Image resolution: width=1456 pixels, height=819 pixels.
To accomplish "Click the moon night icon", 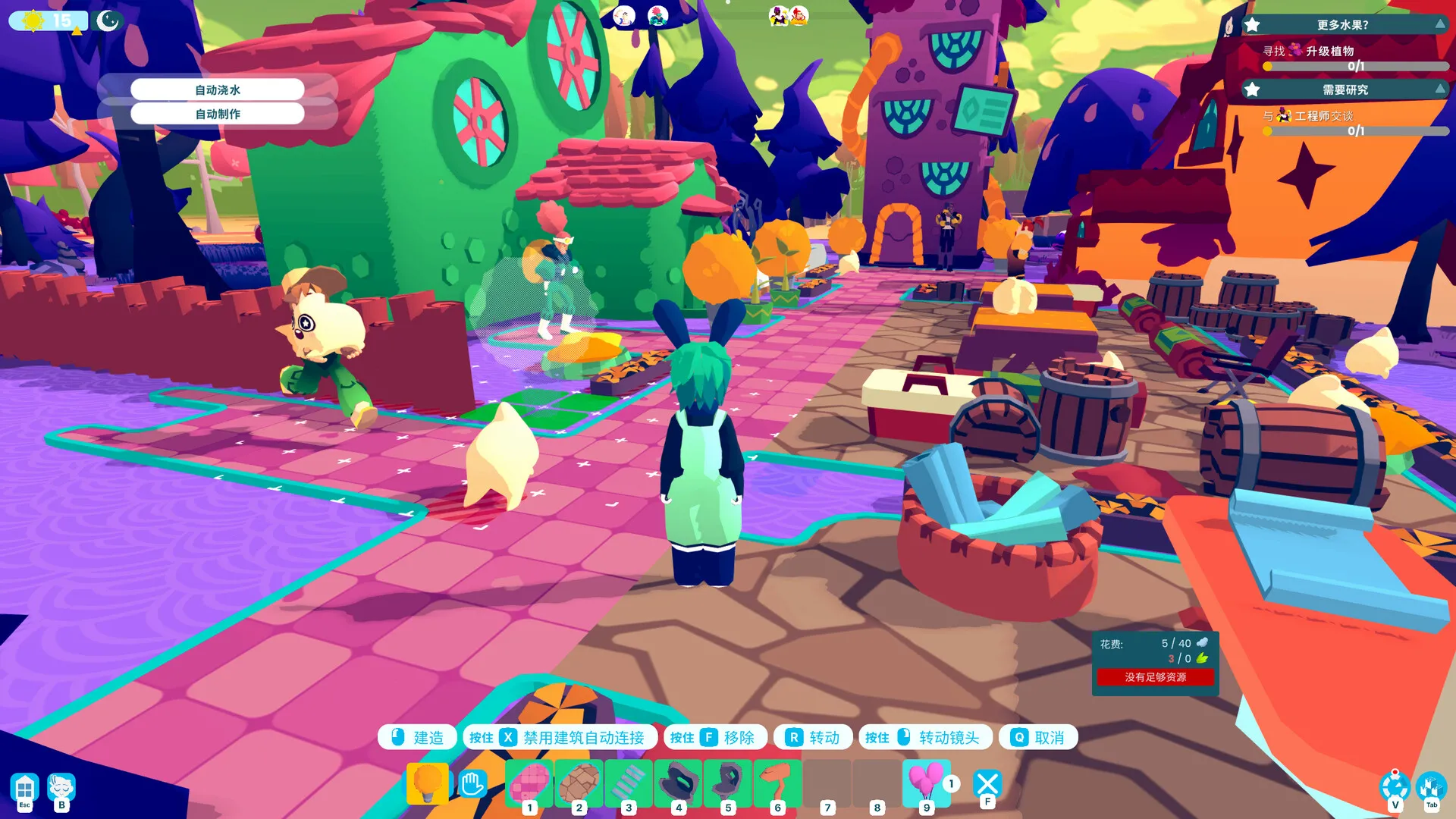I will pyautogui.click(x=108, y=20).
